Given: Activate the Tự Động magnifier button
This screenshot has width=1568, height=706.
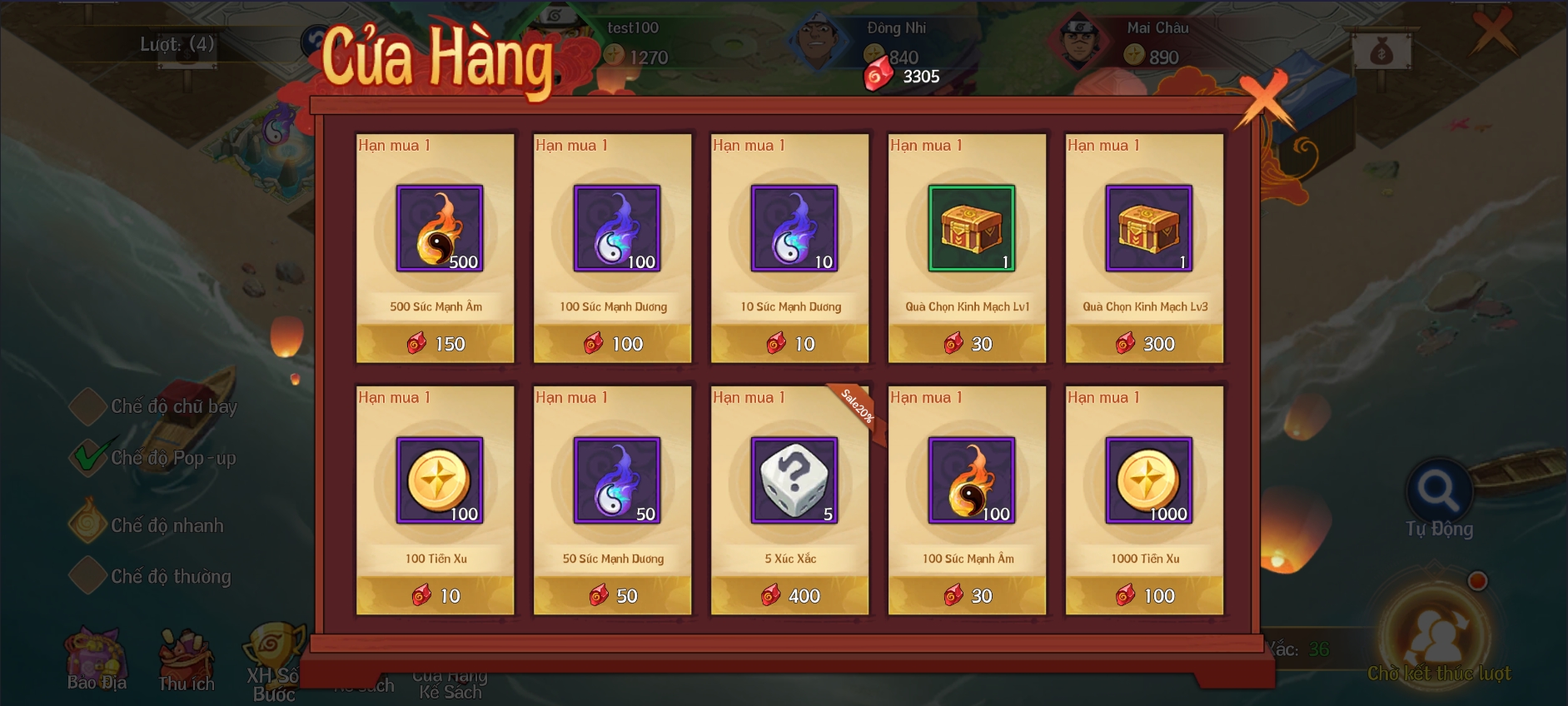Looking at the screenshot, I should [1439, 491].
